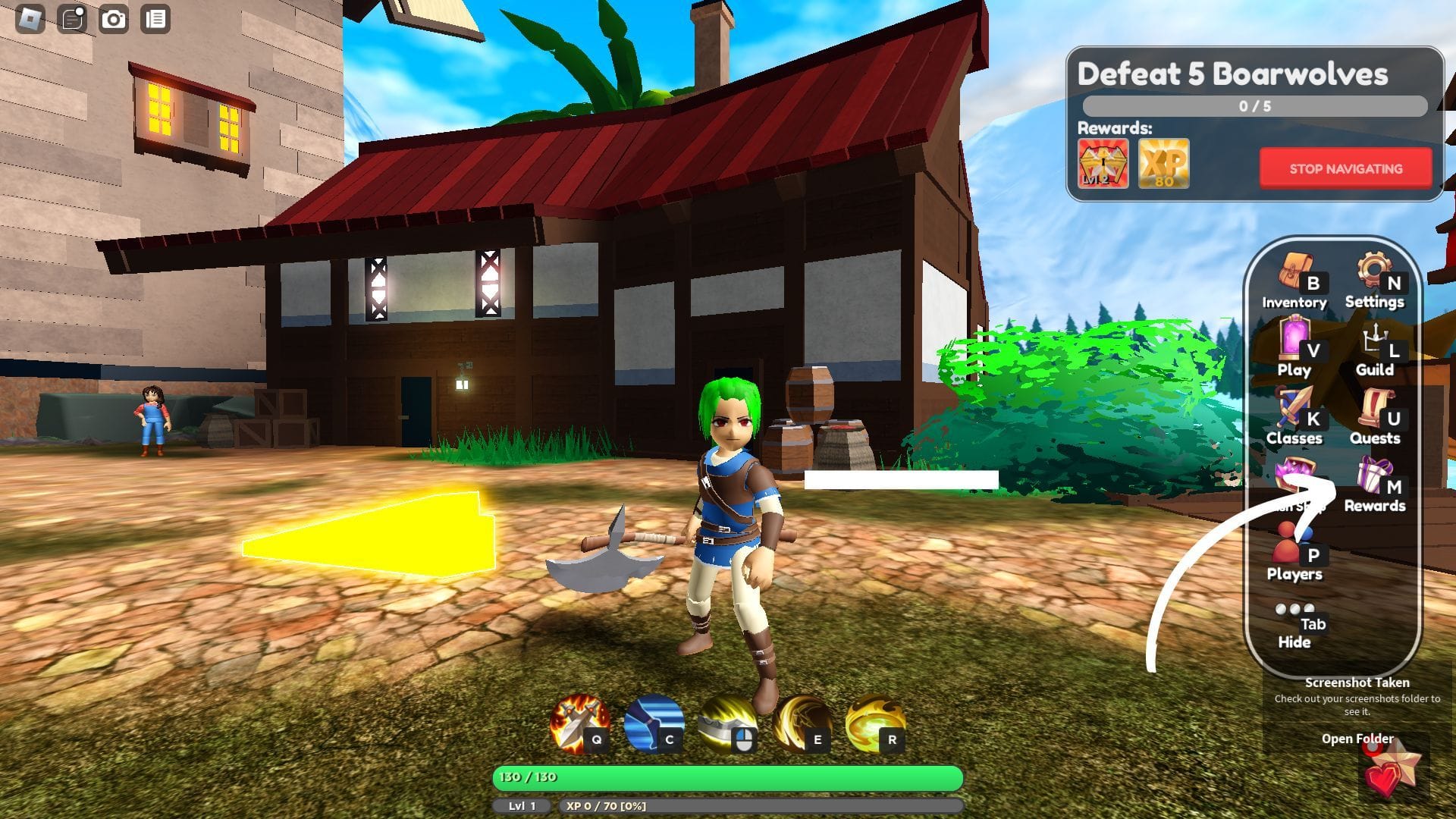This screenshot has width=1456, height=819.
Task: Activate the flaming swords ability
Action: point(579,723)
